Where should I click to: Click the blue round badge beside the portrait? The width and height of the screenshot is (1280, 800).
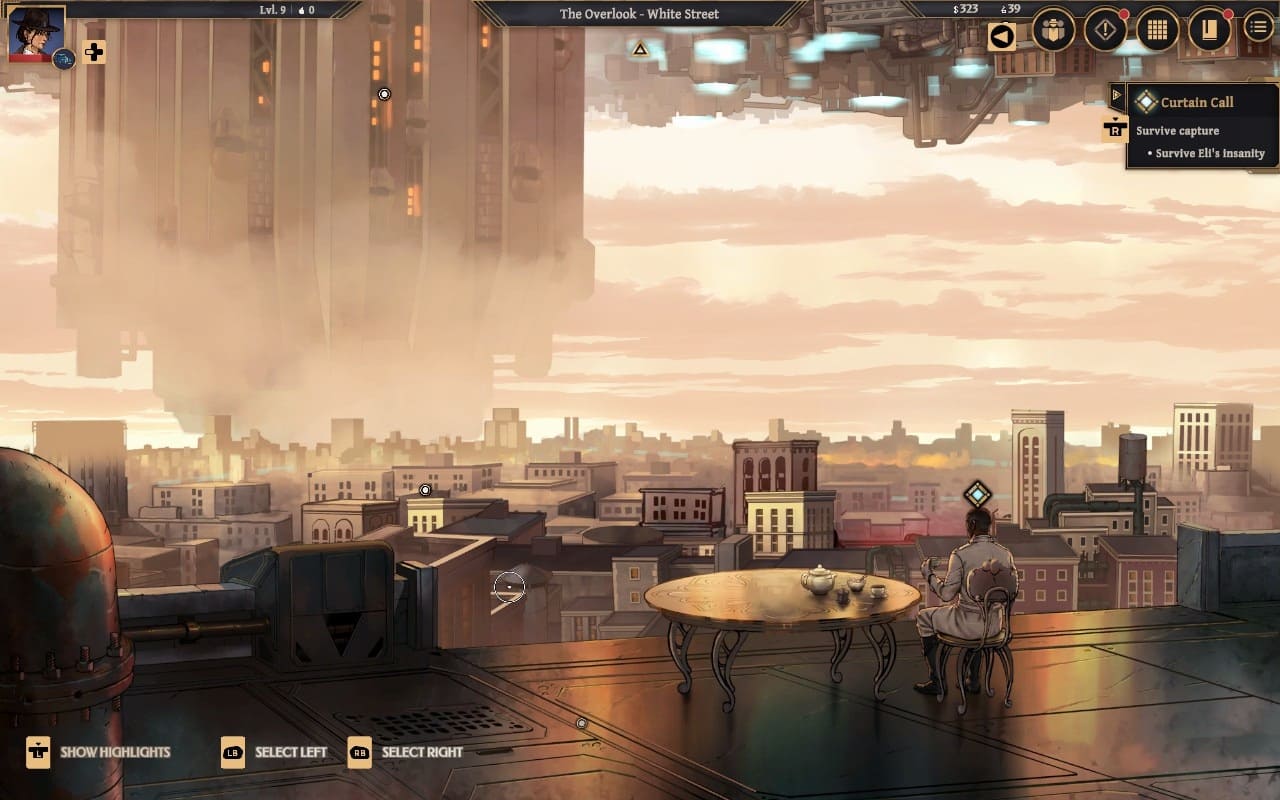coord(63,59)
